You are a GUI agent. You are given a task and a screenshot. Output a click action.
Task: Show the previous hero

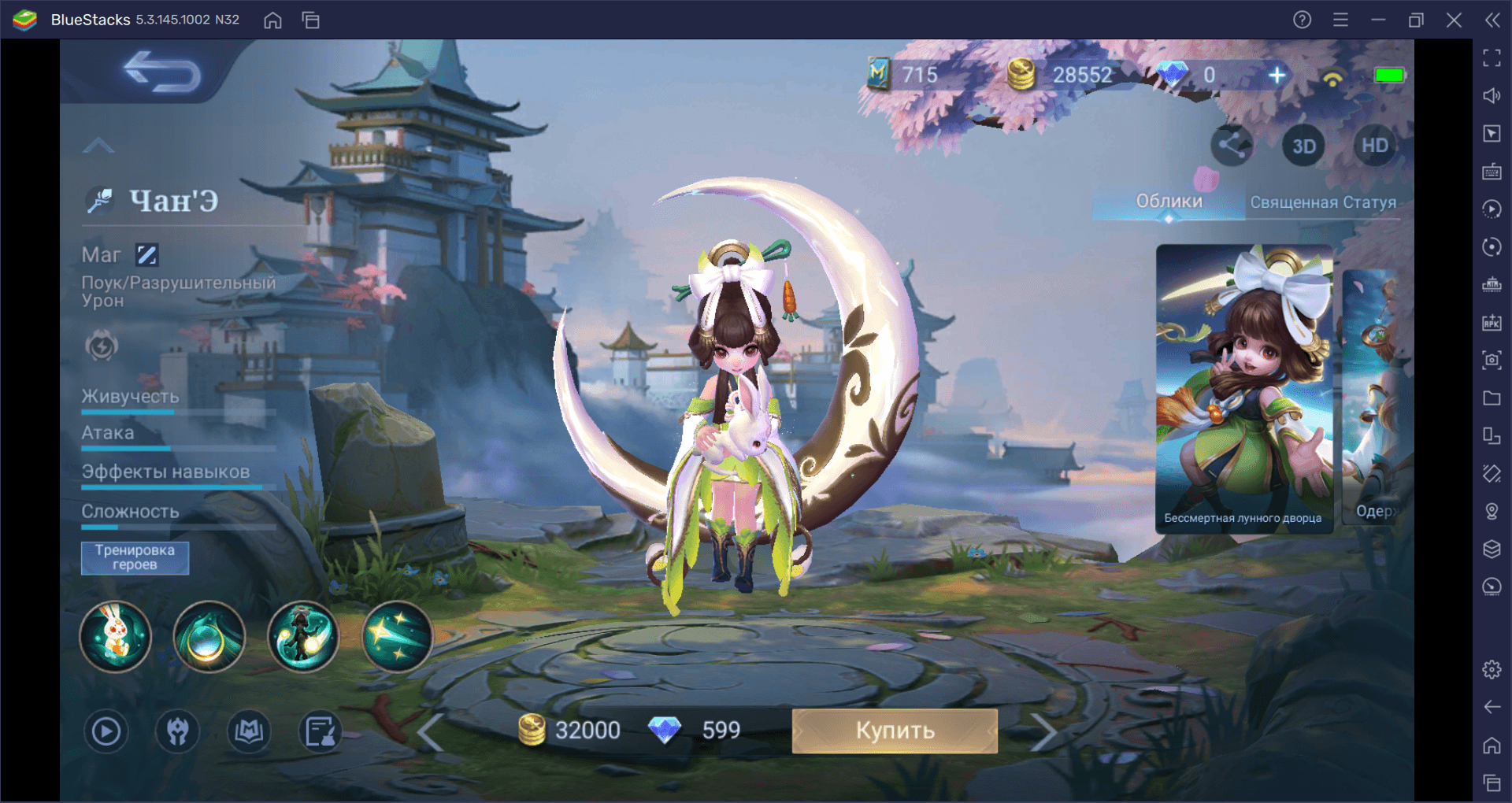[x=430, y=732]
